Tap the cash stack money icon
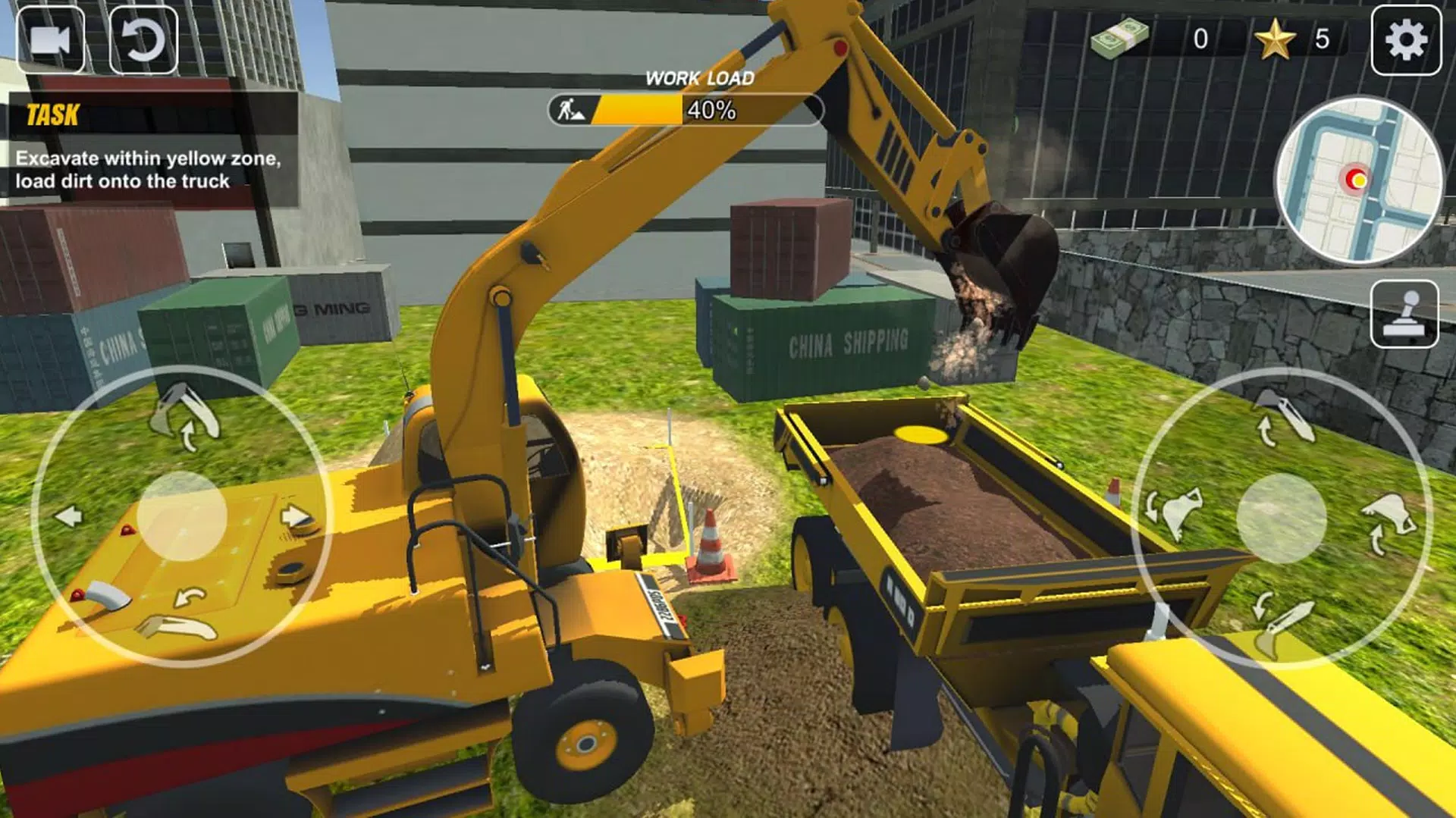This screenshot has height=818, width=1456. [1120, 36]
